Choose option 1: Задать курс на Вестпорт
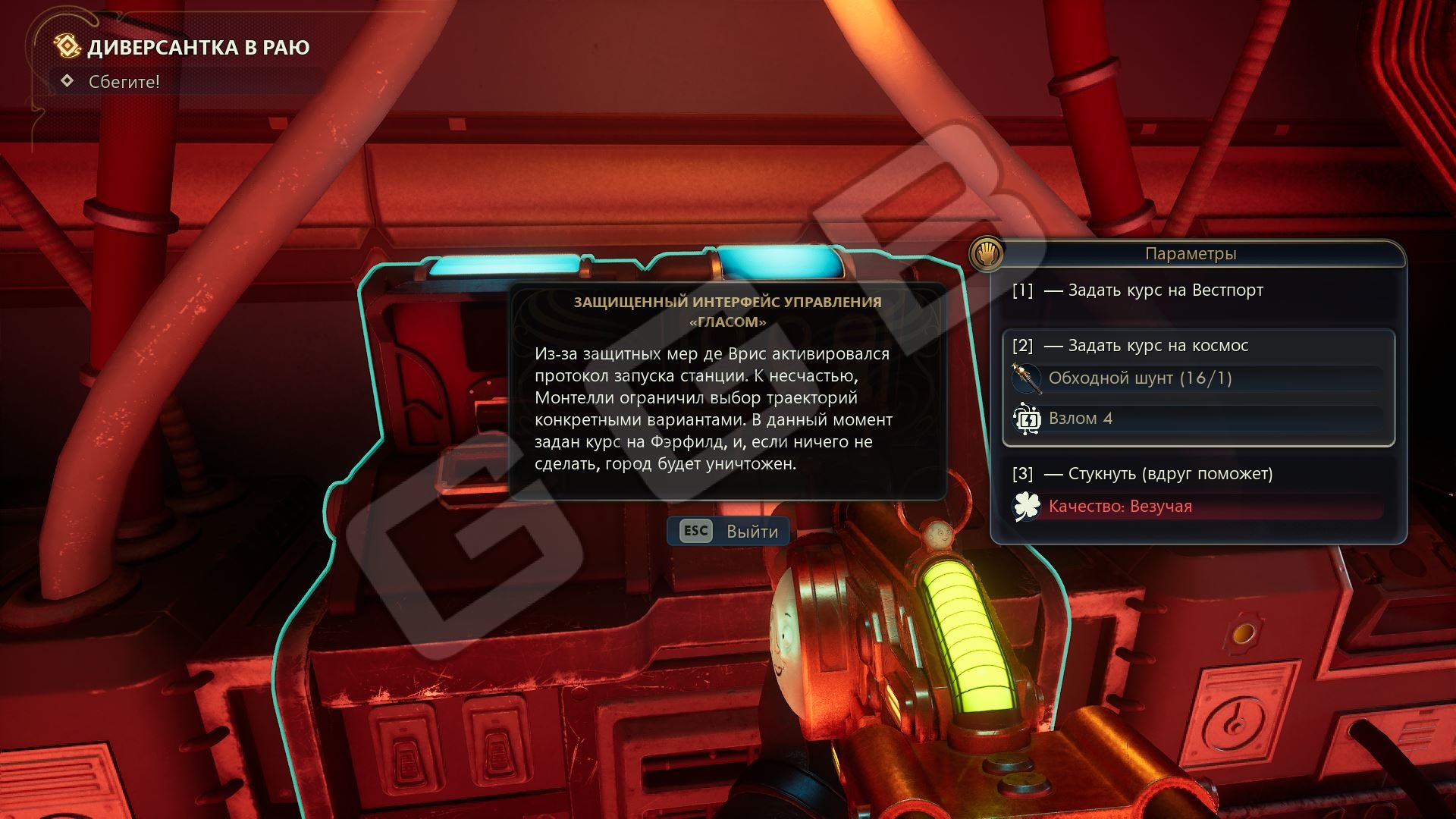Image resolution: width=1456 pixels, height=819 pixels. point(1165,290)
